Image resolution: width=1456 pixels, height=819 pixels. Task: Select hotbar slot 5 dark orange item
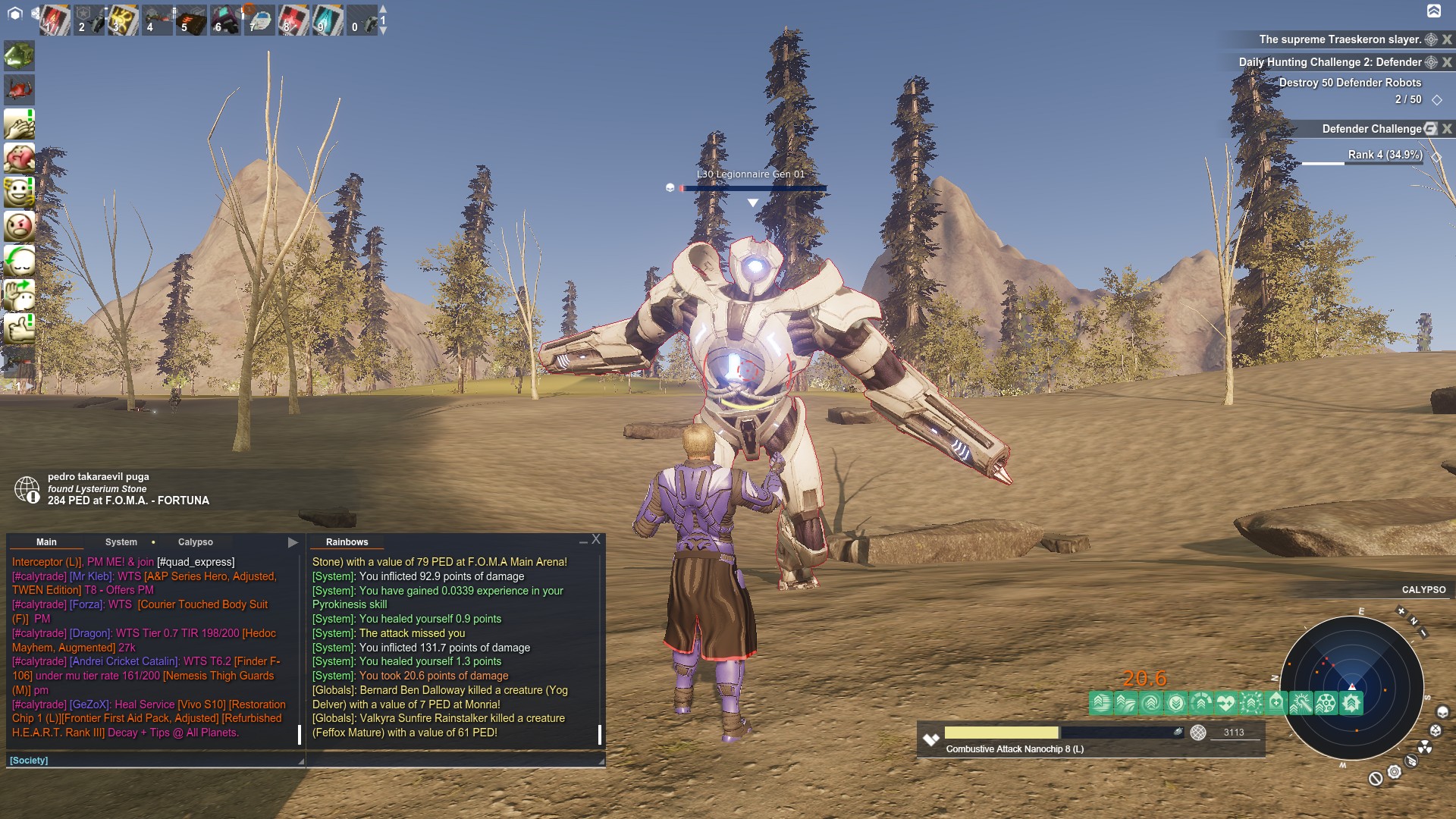click(x=191, y=20)
